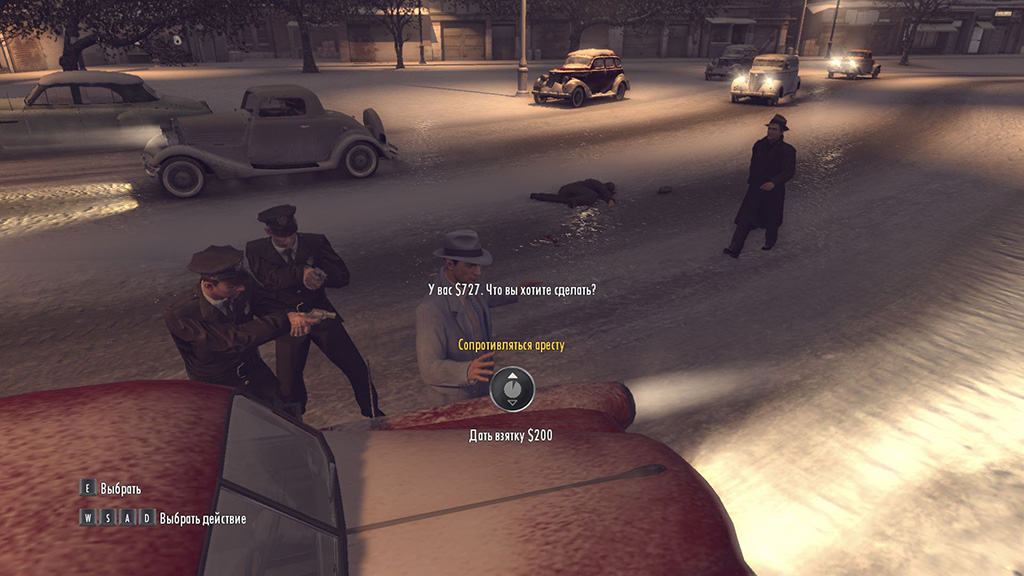The width and height of the screenshot is (1024, 576).
Task: Select "Дать взятку $200" option
Action: pos(511,435)
